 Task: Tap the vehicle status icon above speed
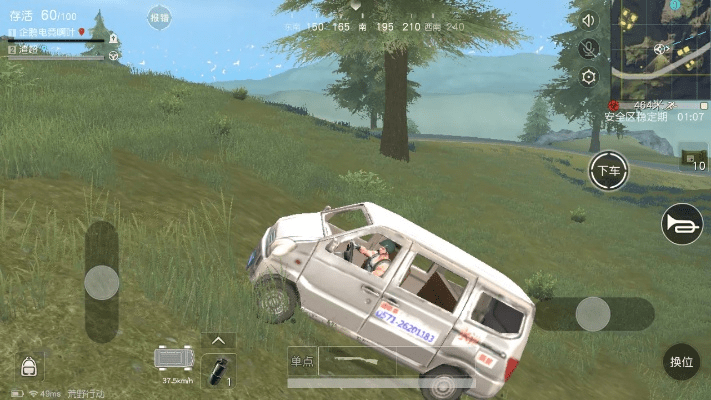click(x=175, y=358)
